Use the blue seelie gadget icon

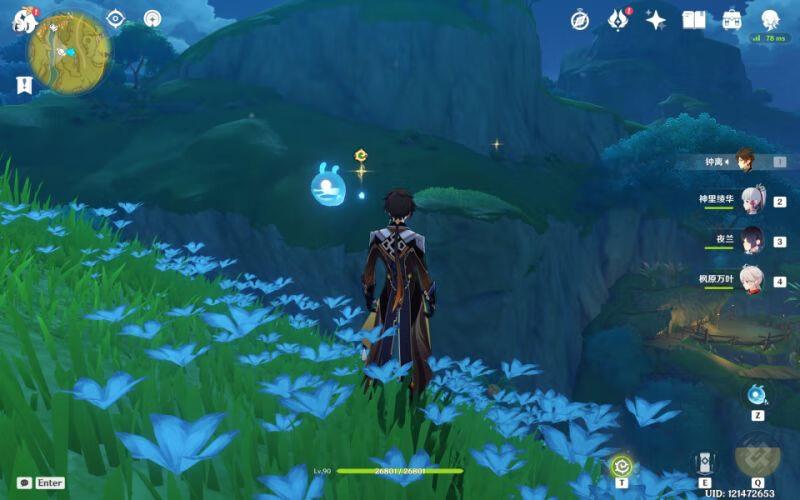(757, 394)
